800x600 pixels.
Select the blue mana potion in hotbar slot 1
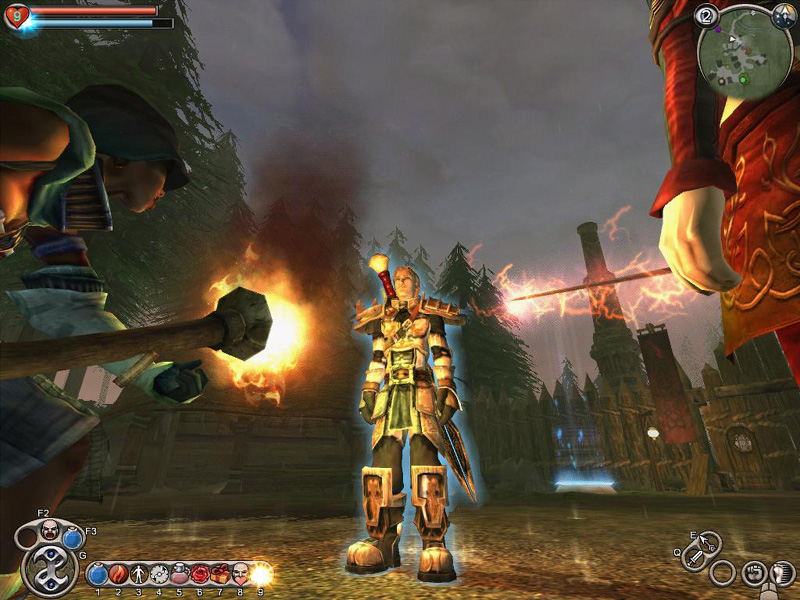(98, 574)
